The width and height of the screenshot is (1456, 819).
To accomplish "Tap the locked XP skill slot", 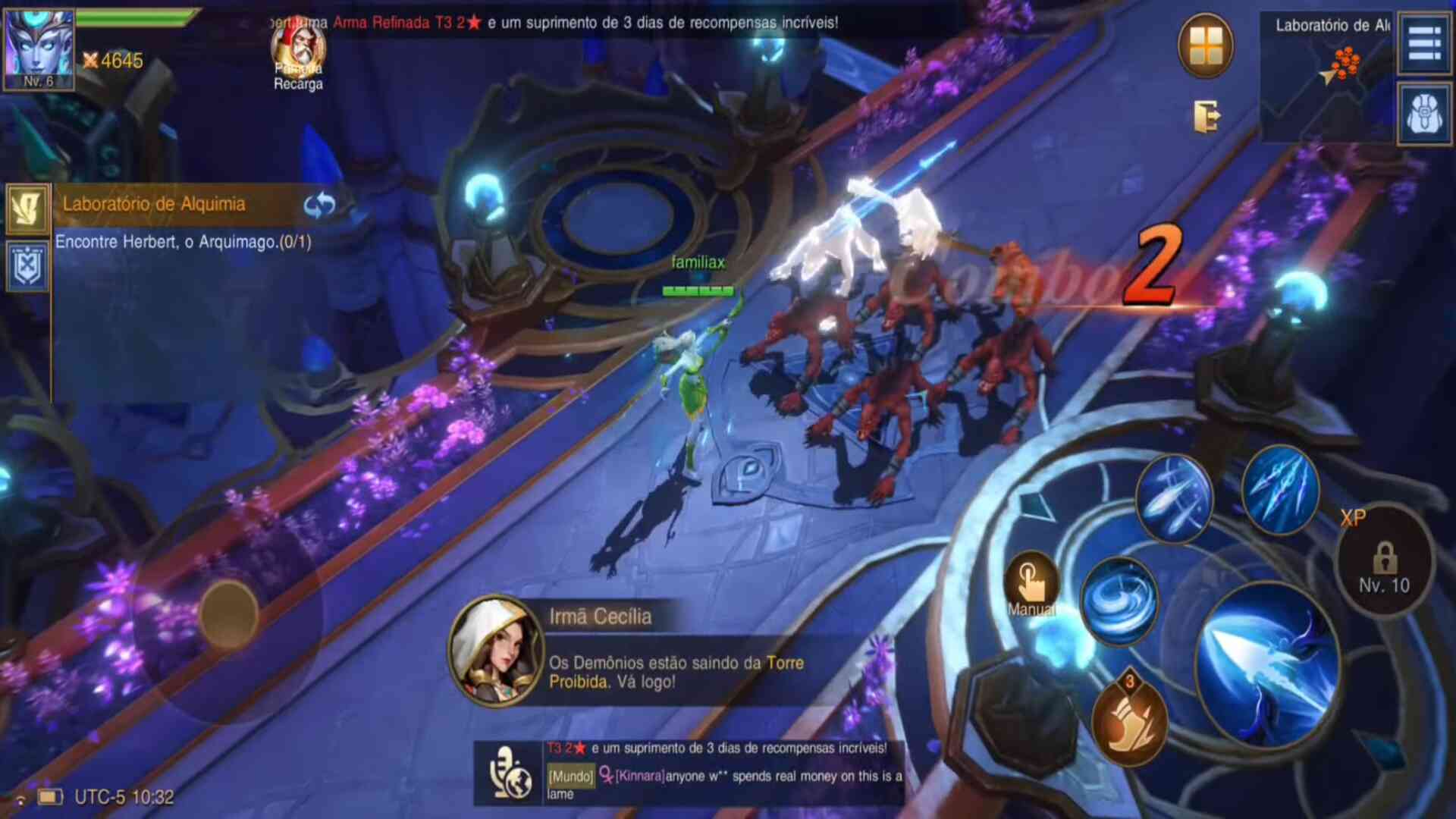I will (1384, 561).
